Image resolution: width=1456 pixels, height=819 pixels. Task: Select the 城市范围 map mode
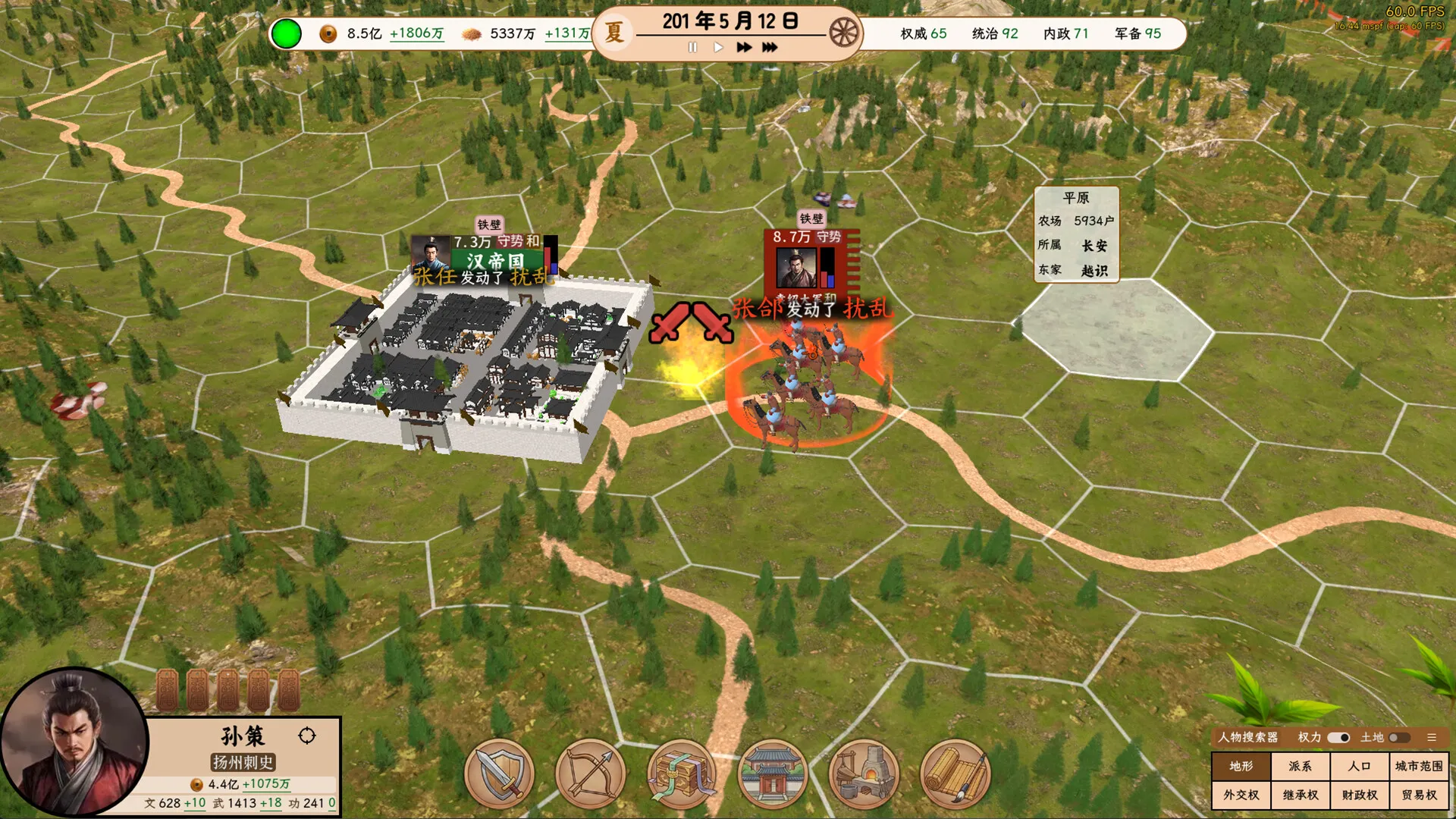click(x=1418, y=766)
